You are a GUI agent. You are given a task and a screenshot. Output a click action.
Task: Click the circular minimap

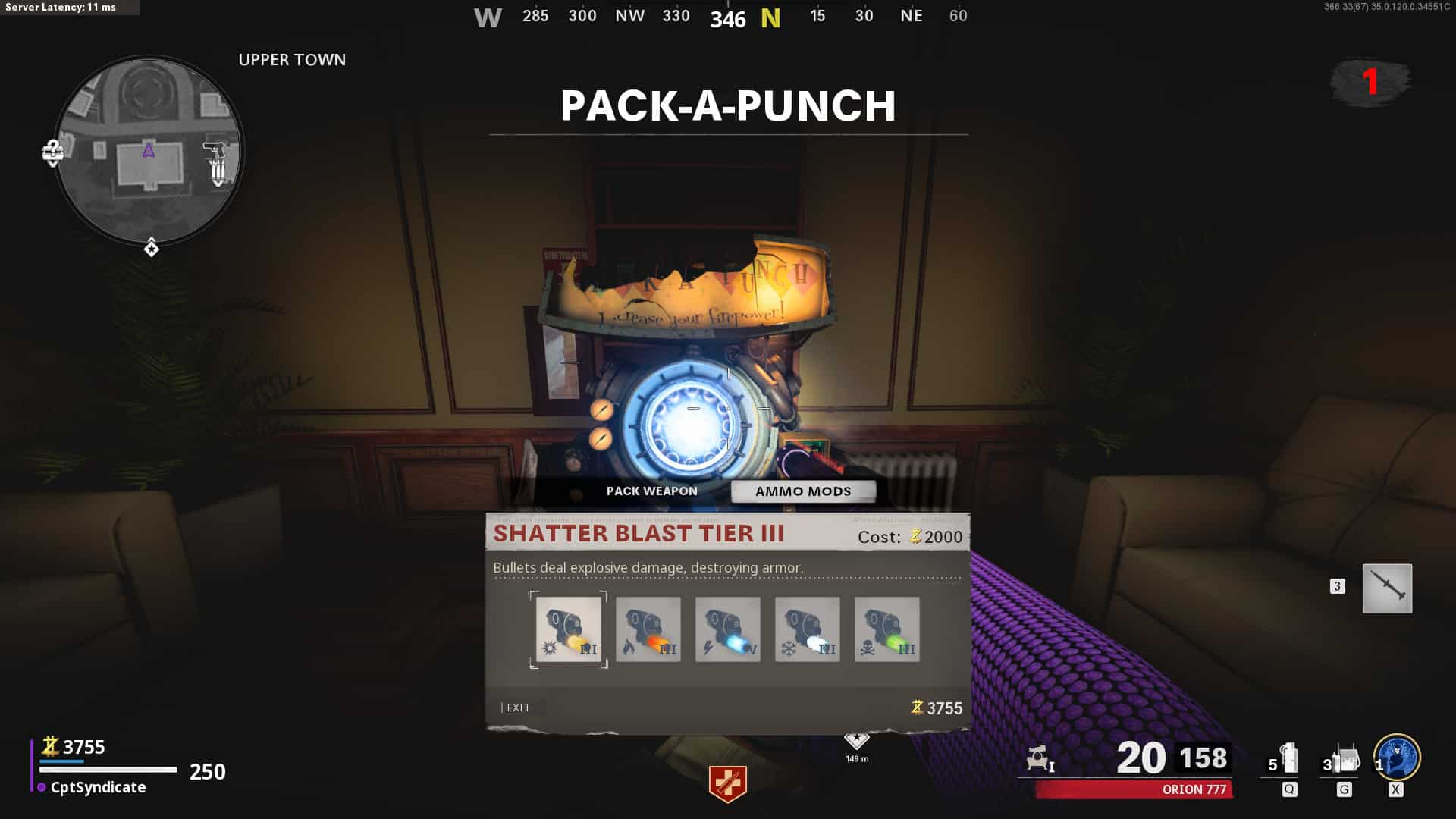click(149, 150)
